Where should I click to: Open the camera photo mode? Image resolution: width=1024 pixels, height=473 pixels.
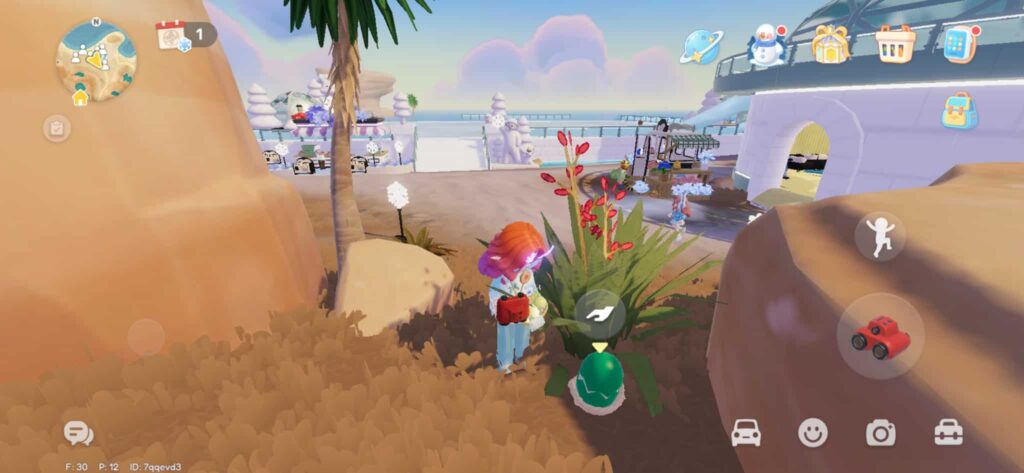coord(880,432)
